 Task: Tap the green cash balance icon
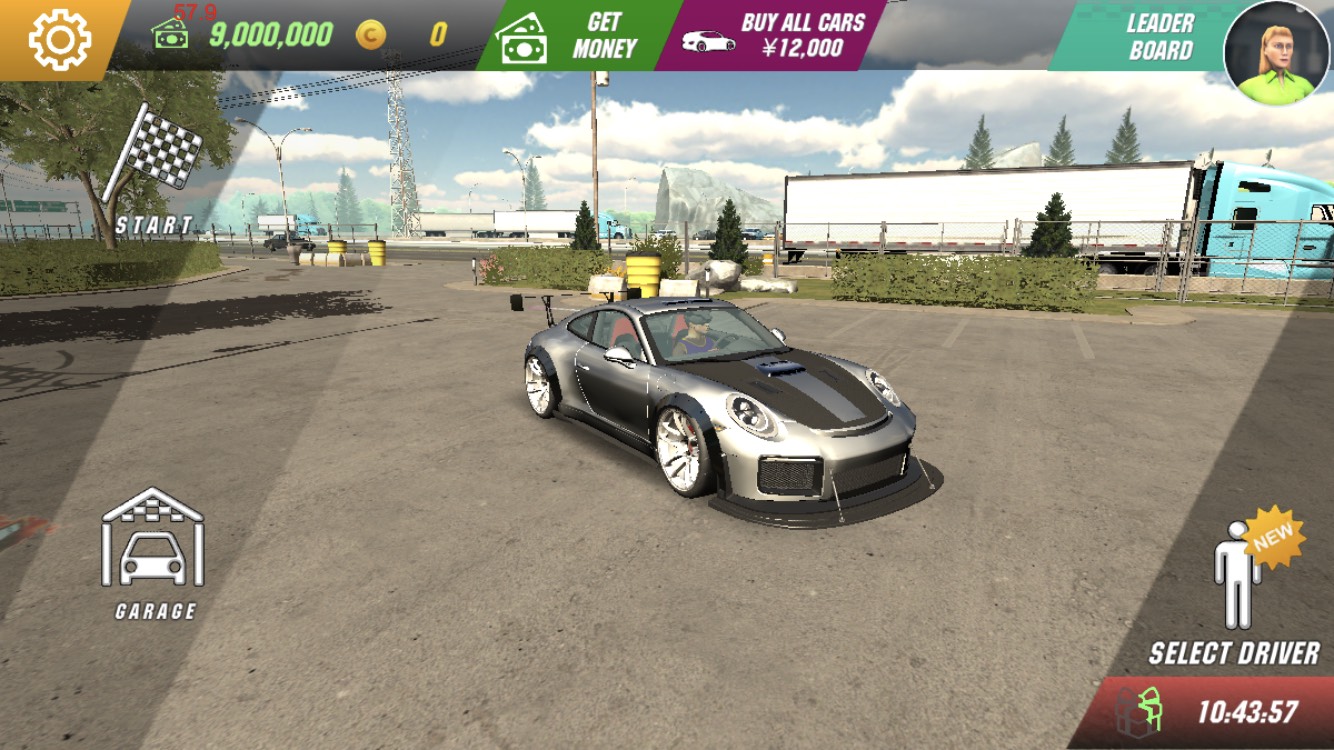[170, 35]
